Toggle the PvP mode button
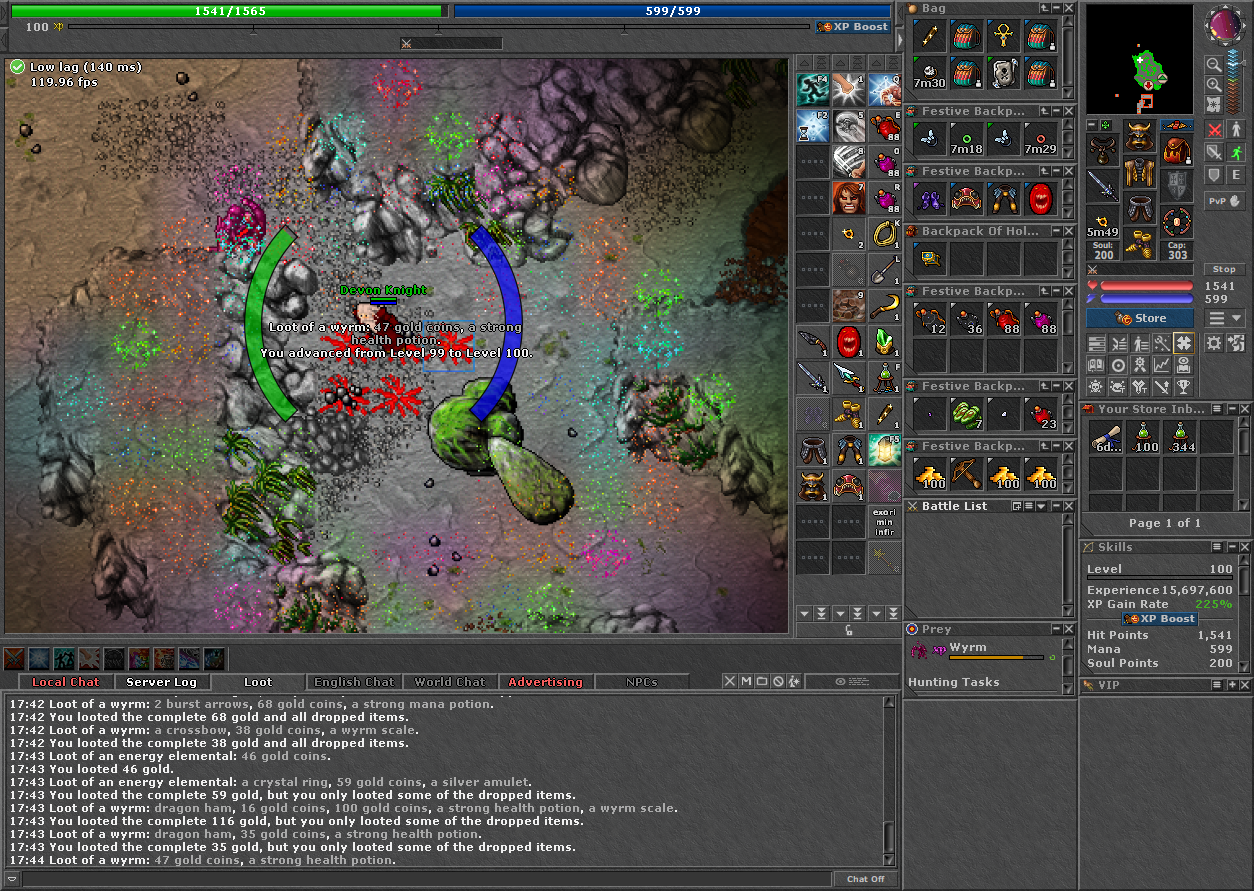 1224,200
